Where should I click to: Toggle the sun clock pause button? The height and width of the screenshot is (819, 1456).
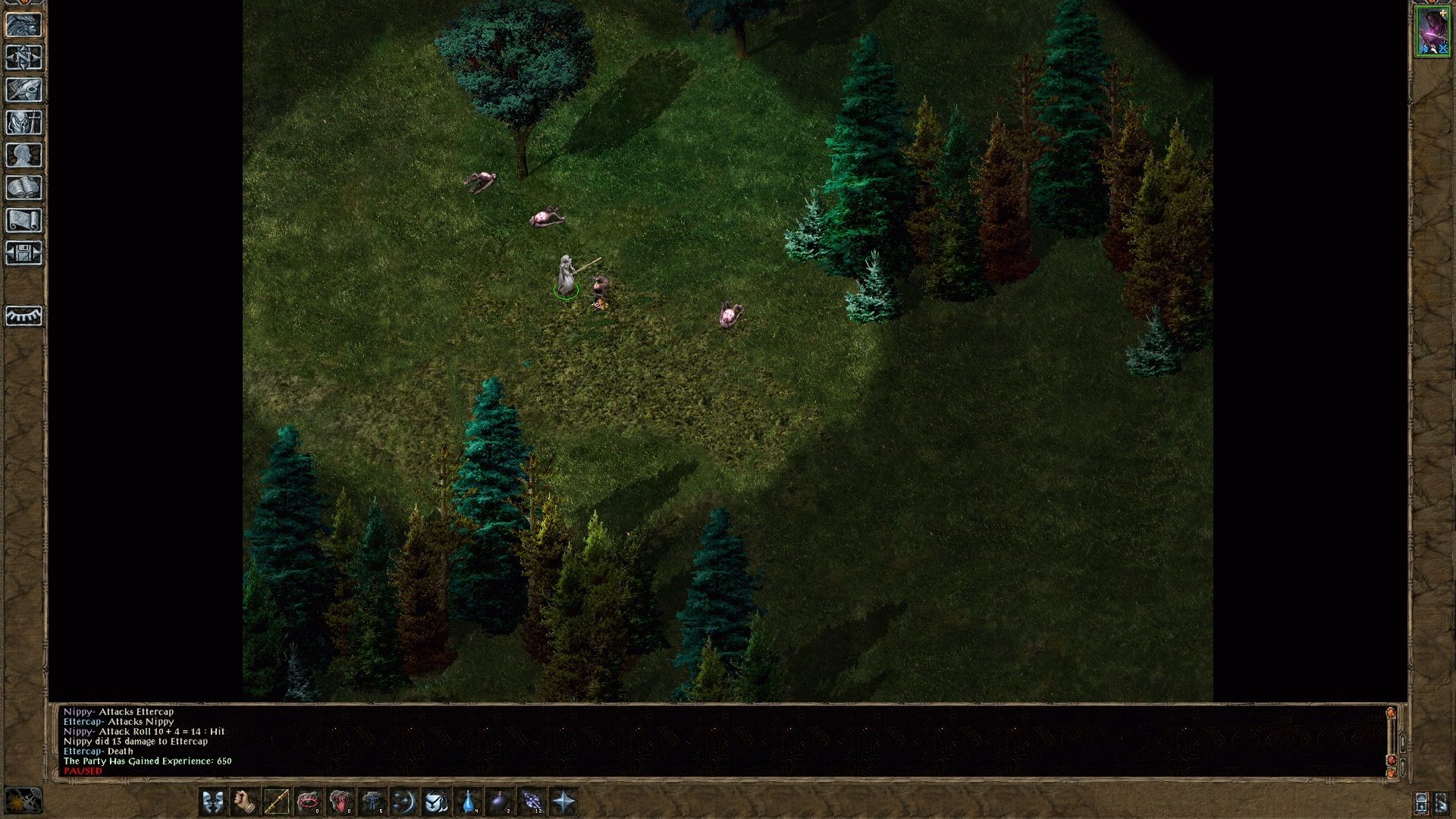coord(23,801)
